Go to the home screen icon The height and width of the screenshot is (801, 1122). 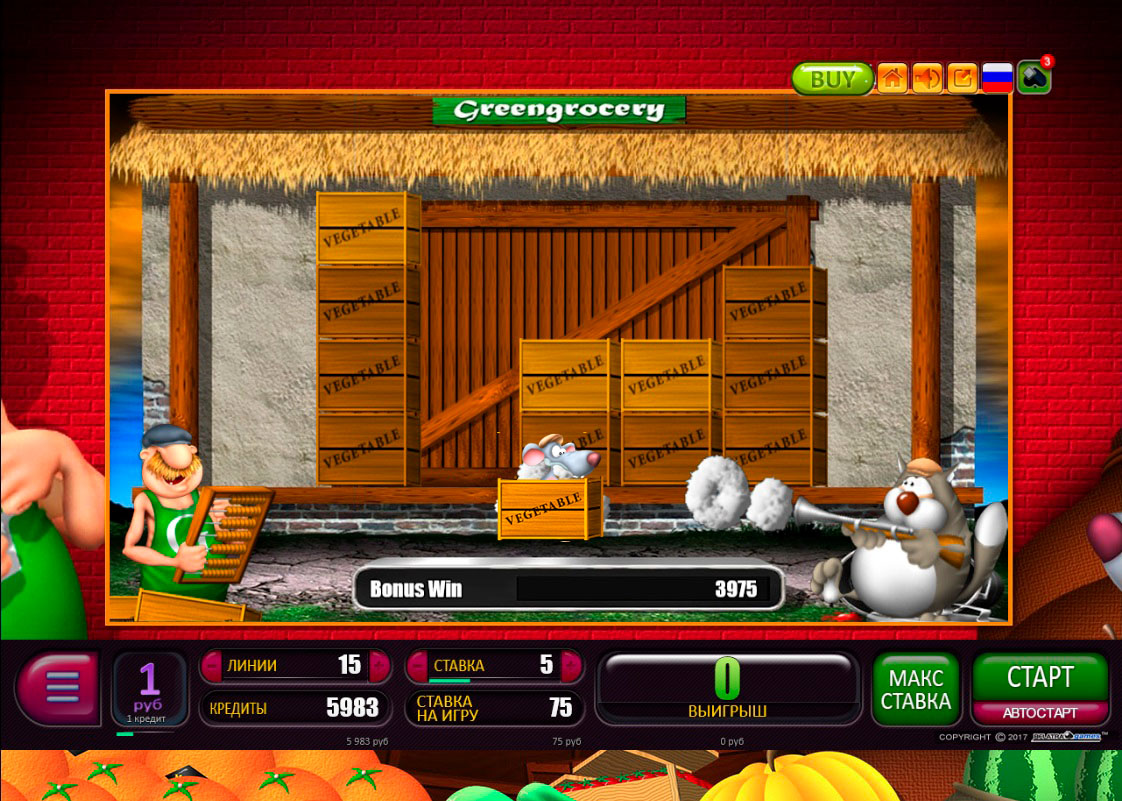pos(892,78)
